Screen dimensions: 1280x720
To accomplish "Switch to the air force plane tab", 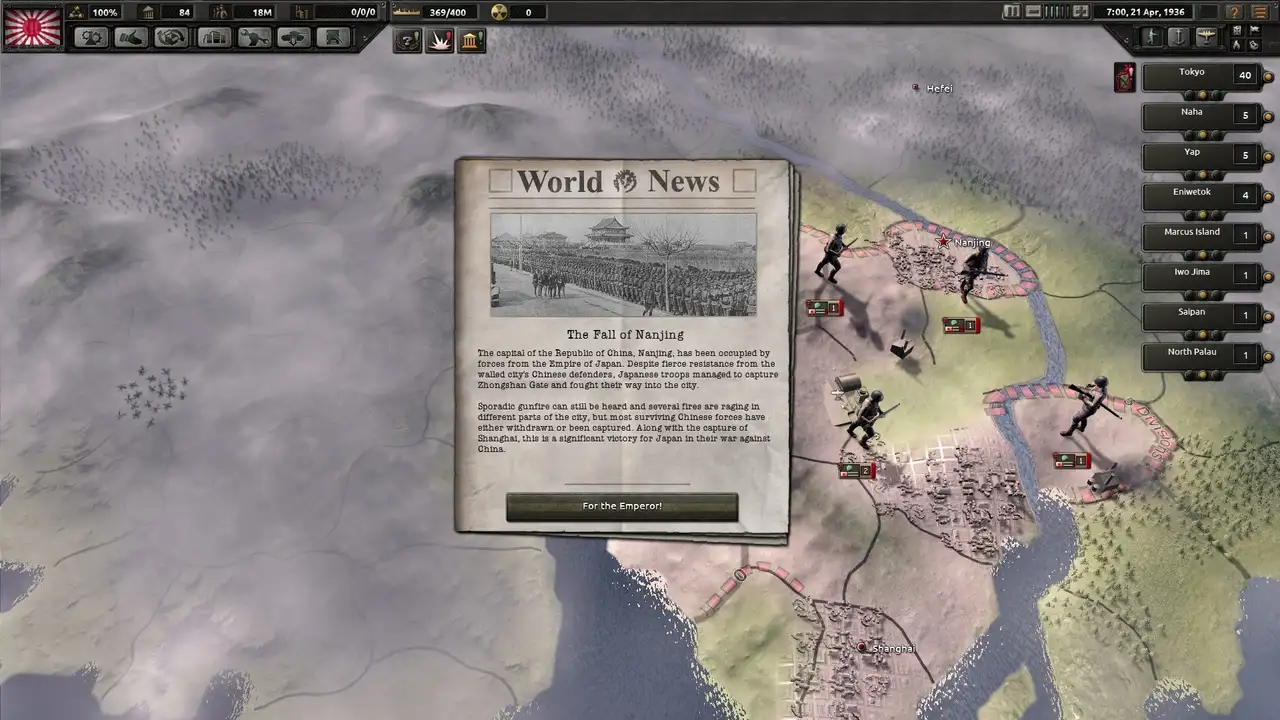I will 1206,37.
